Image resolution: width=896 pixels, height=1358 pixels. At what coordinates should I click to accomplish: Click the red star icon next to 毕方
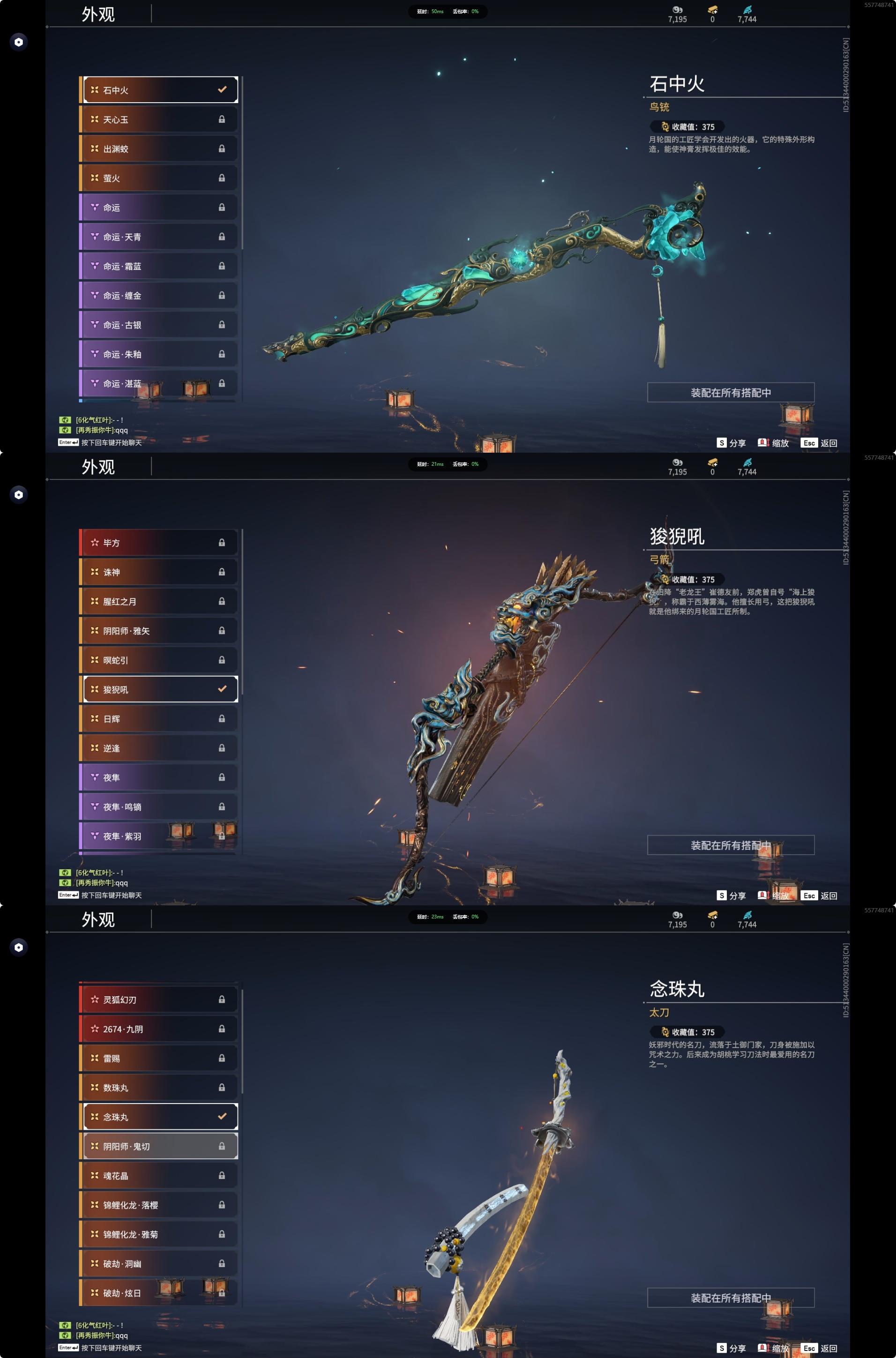point(94,543)
